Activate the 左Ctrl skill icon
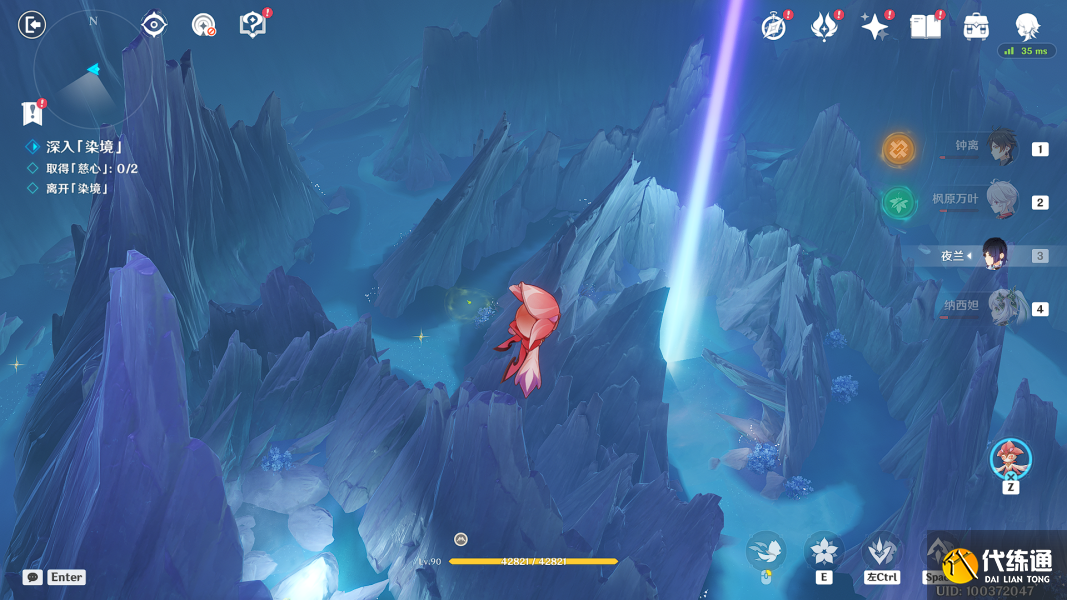This screenshot has height=600, width=1067. click(881, 551)
